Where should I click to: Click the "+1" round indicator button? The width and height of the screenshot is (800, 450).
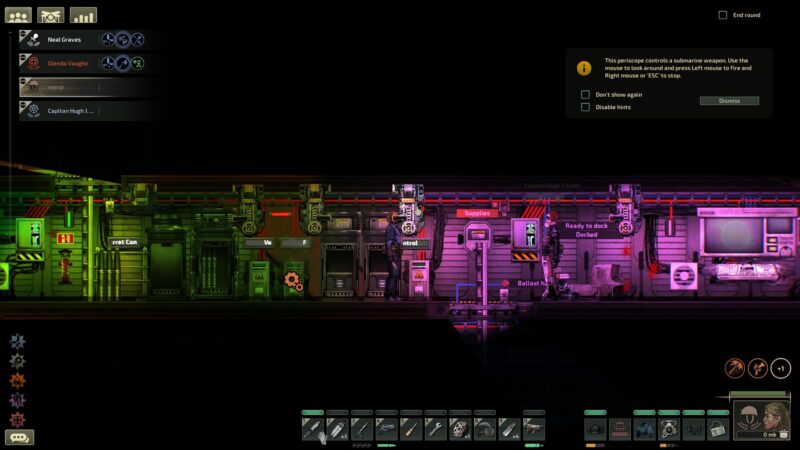pos(781,368)
